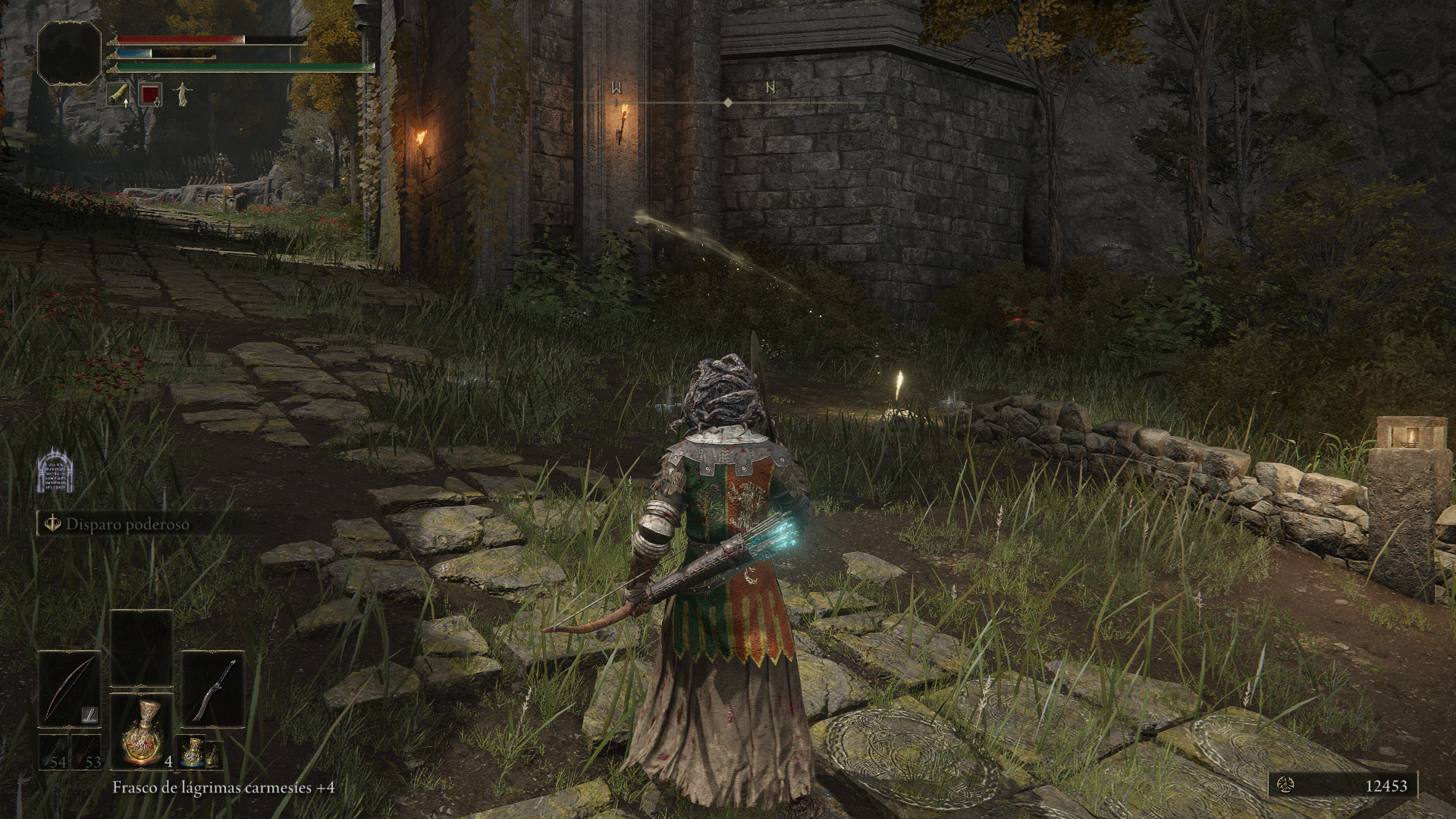Inspect the red square debuff status icon

150,95
